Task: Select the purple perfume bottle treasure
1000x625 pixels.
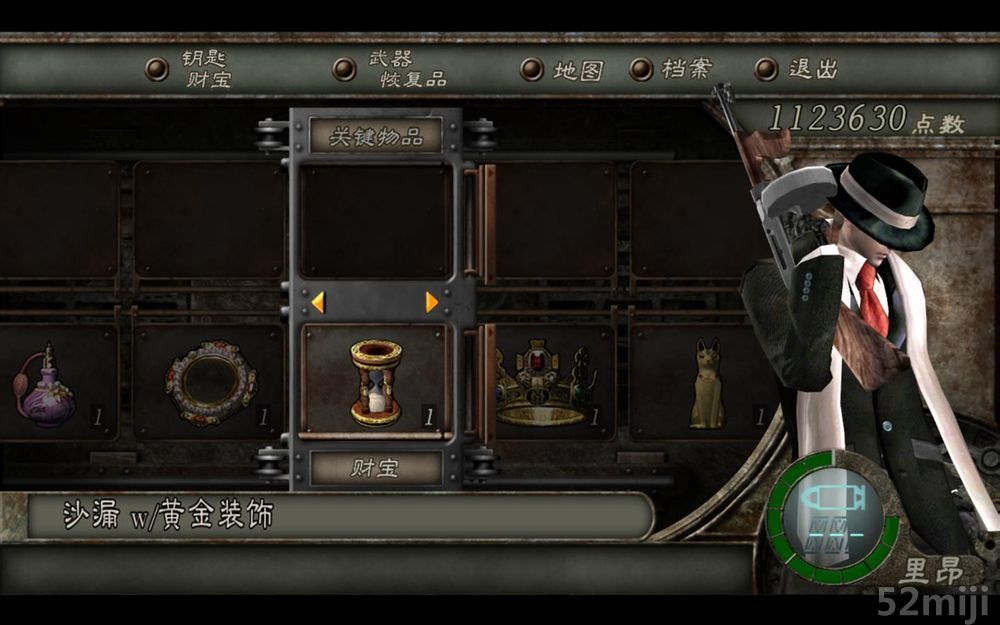Action: 45,385
